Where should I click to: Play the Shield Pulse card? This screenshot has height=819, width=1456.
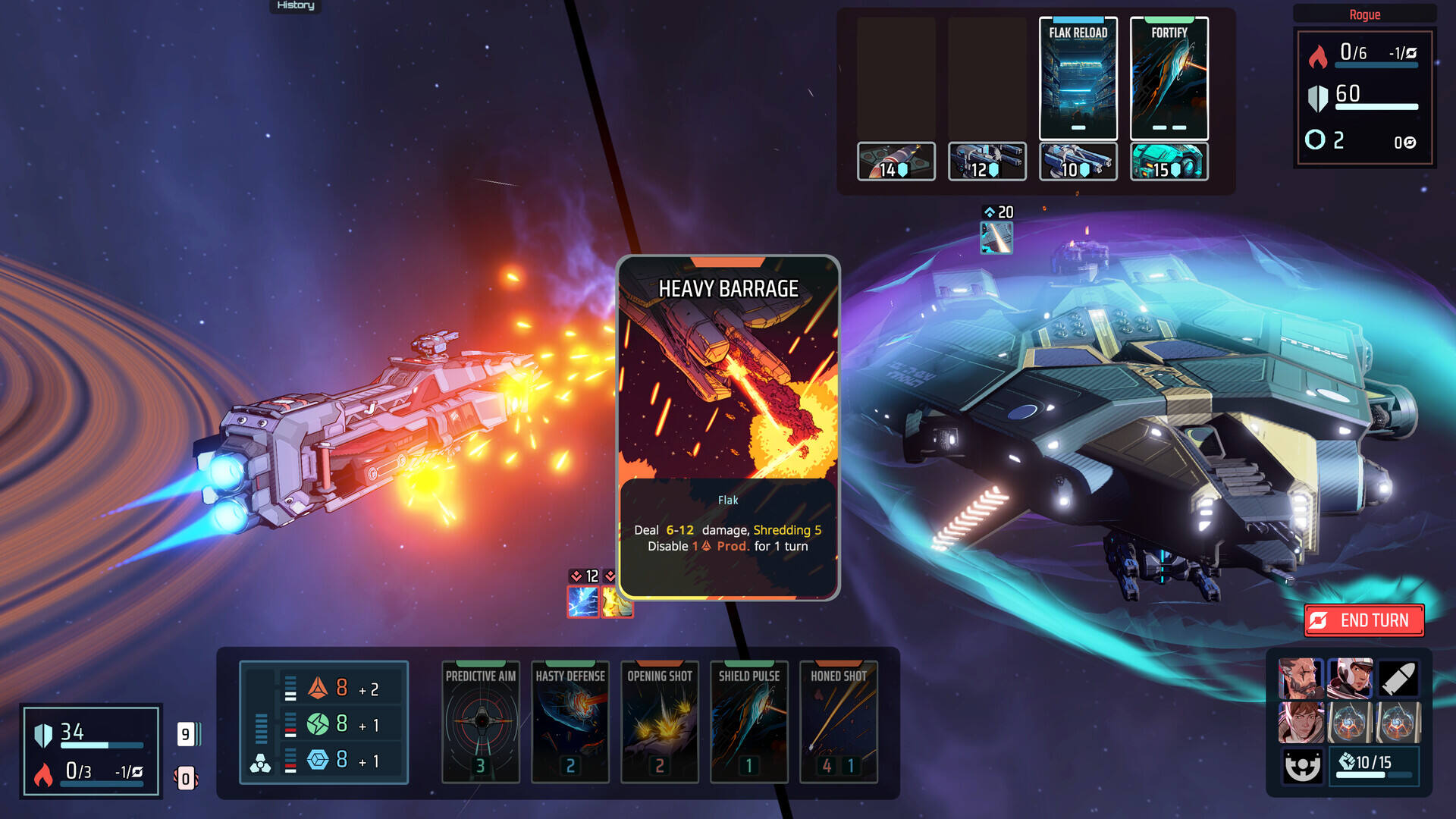coord(749,720)
